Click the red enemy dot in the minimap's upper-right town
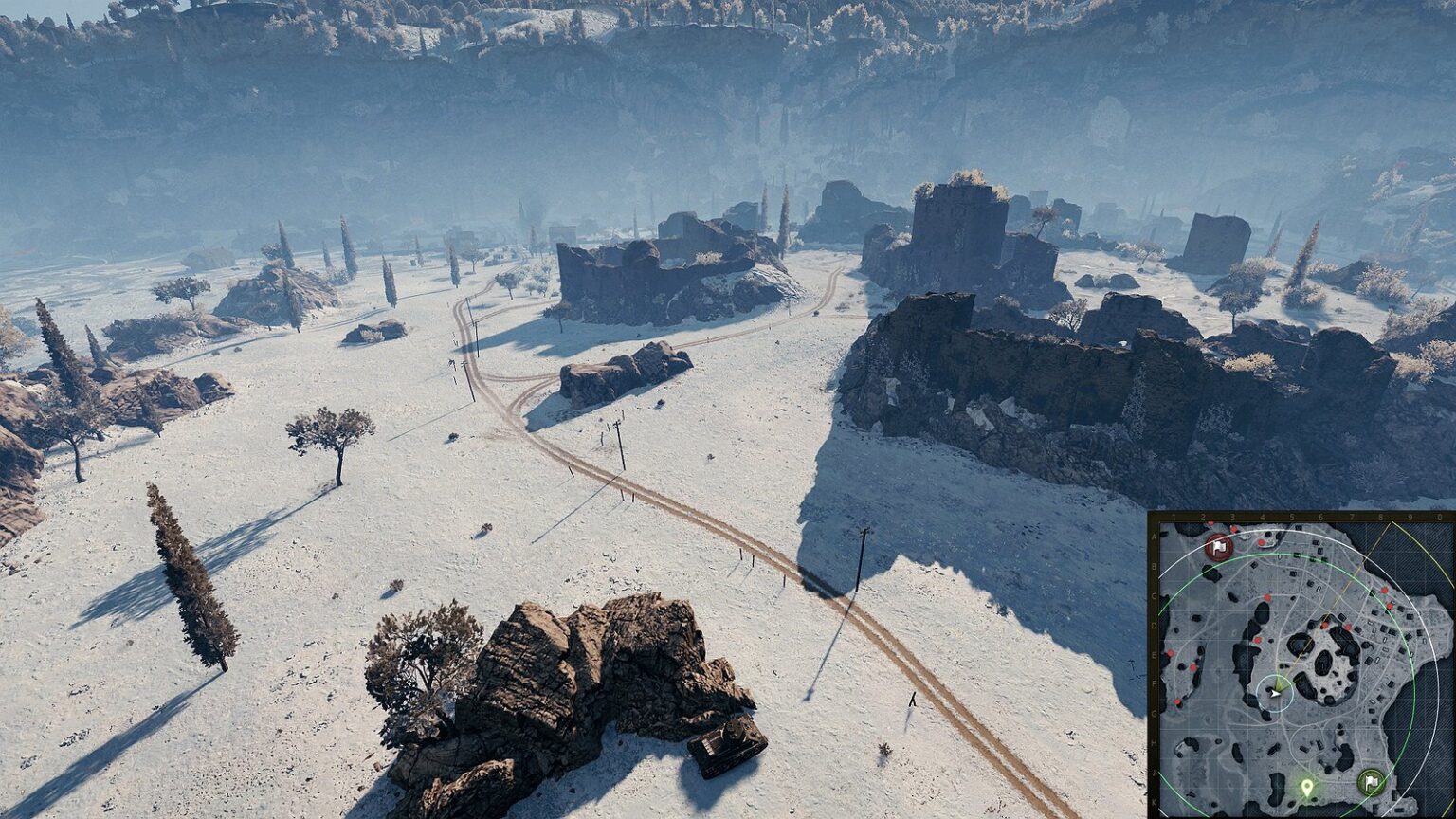Image resolution: width=1456 pixels, height=819 pixels. click(1383, 589)
